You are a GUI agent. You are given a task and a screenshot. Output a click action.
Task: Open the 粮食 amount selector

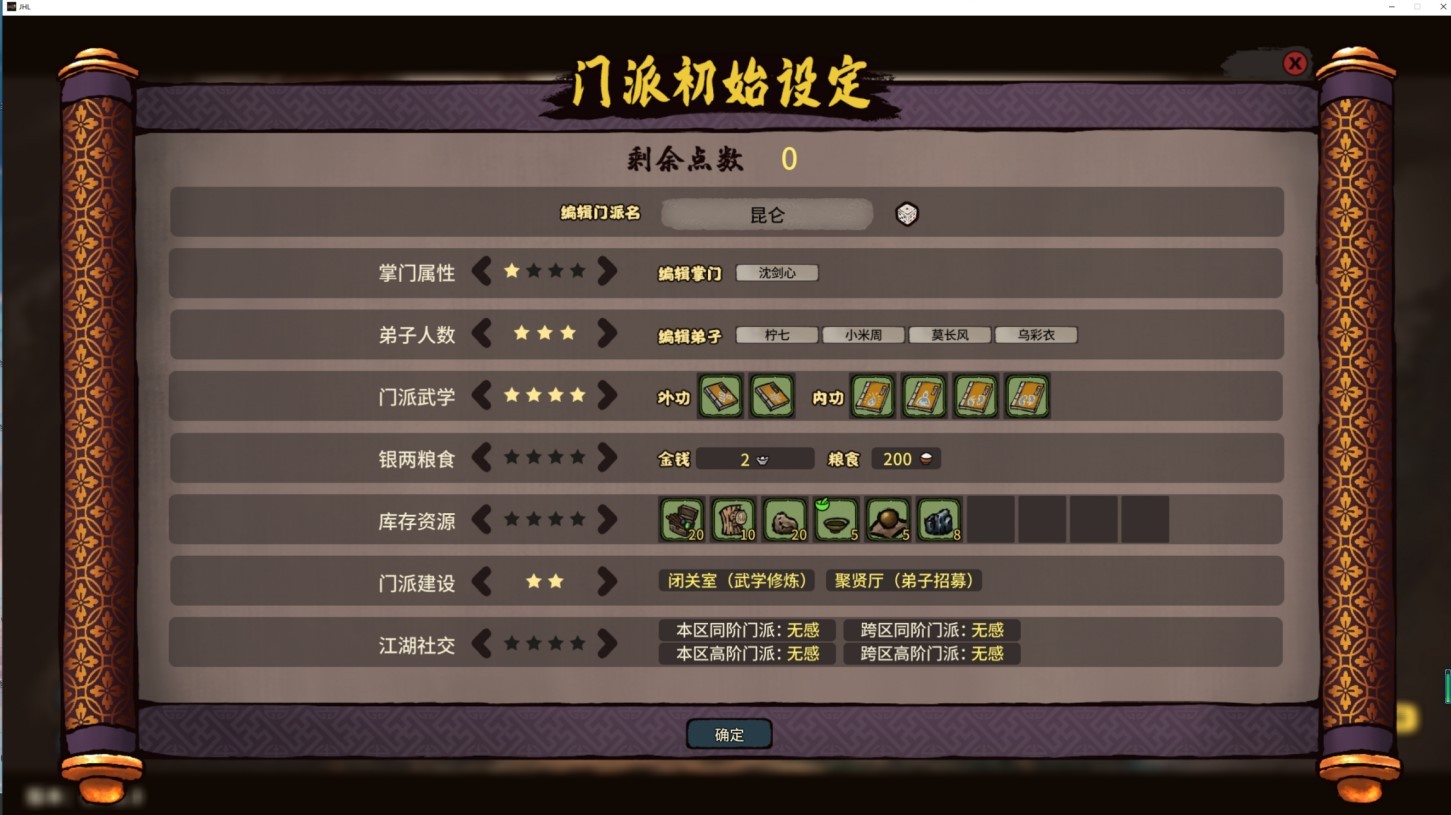[905, 459]
